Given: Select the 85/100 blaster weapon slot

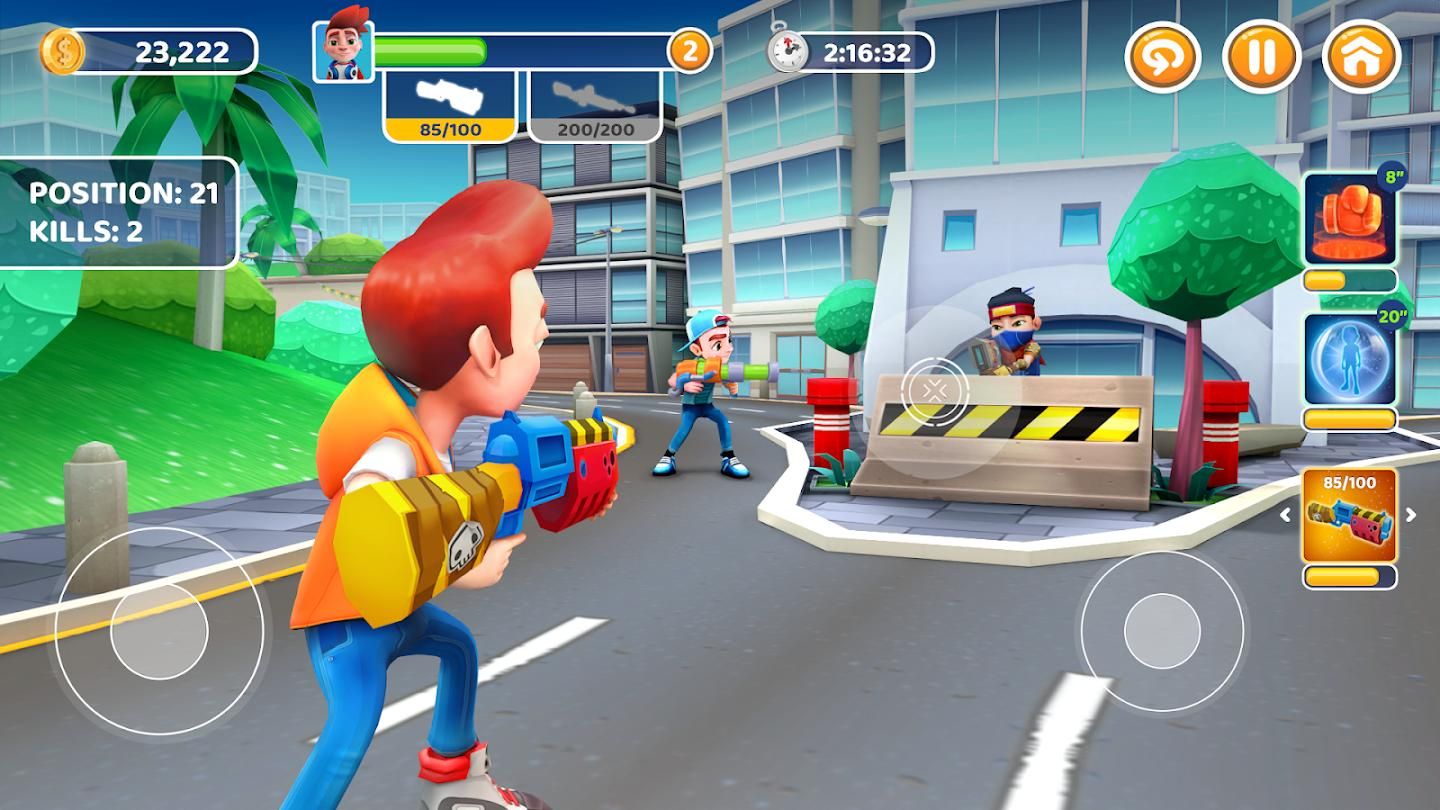Looking at the screenshot, I should click(450, 106).
